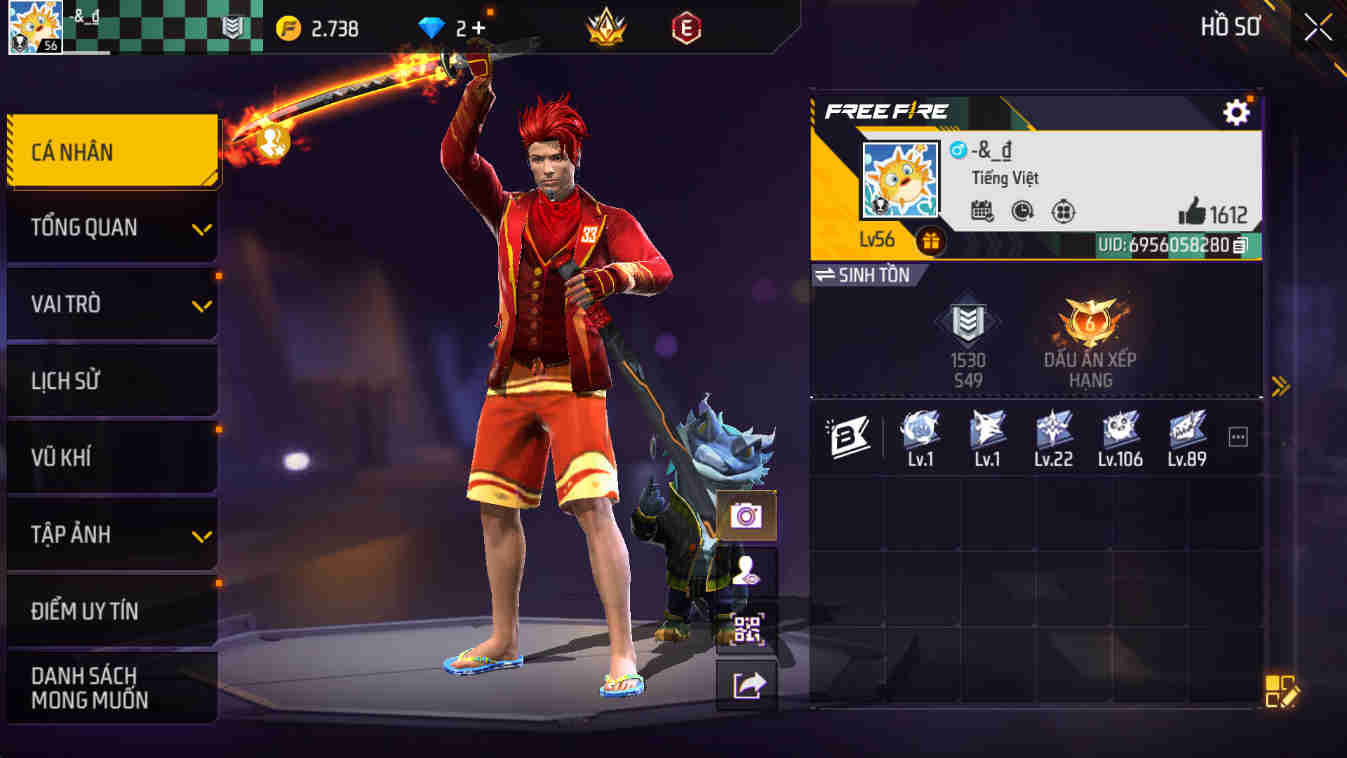Expand the TỔNG QUAN section
The image size is (1347, 758).
point(112,227)
